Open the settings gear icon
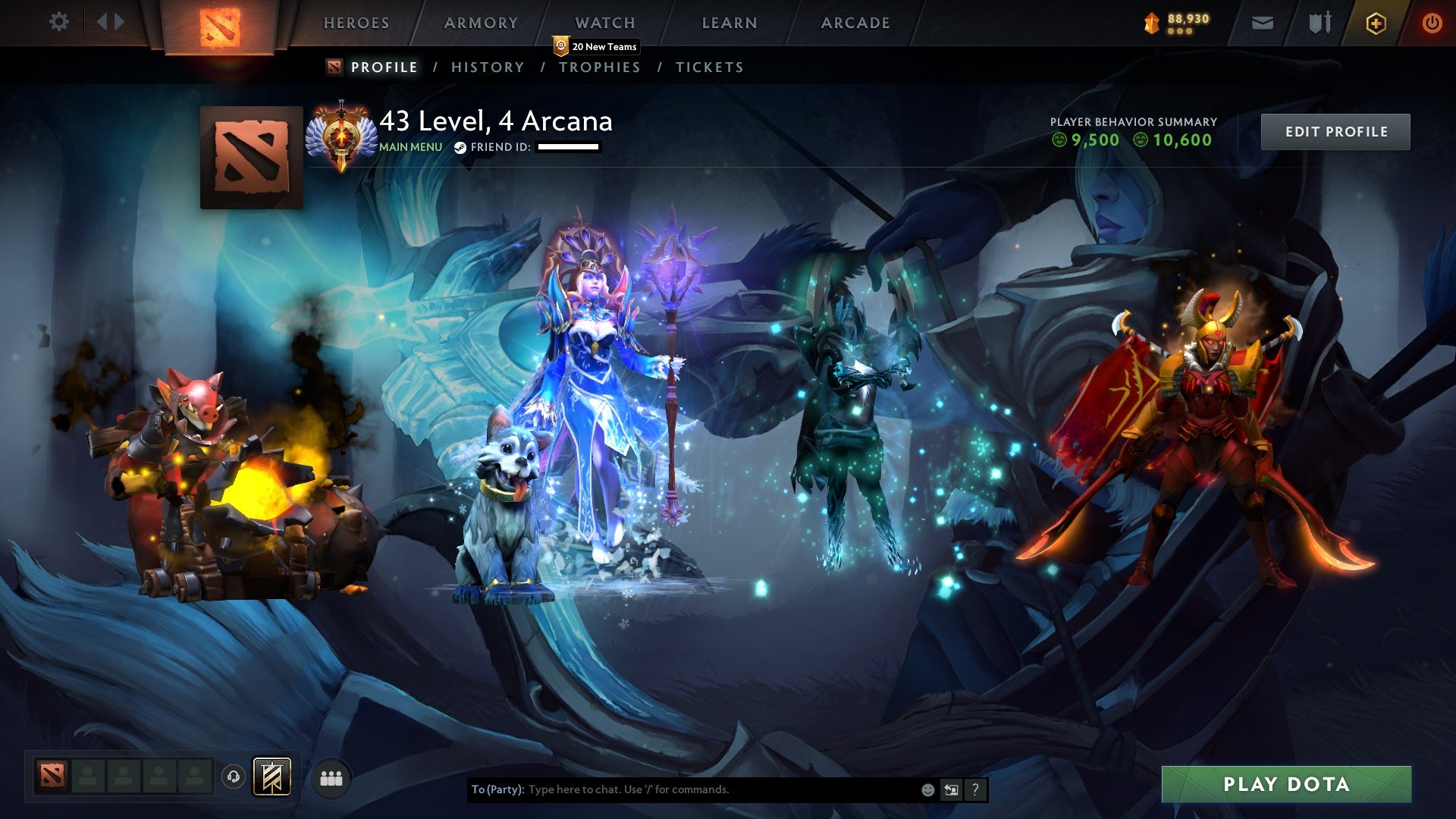Screen dimensions: 1456x819 59,22
